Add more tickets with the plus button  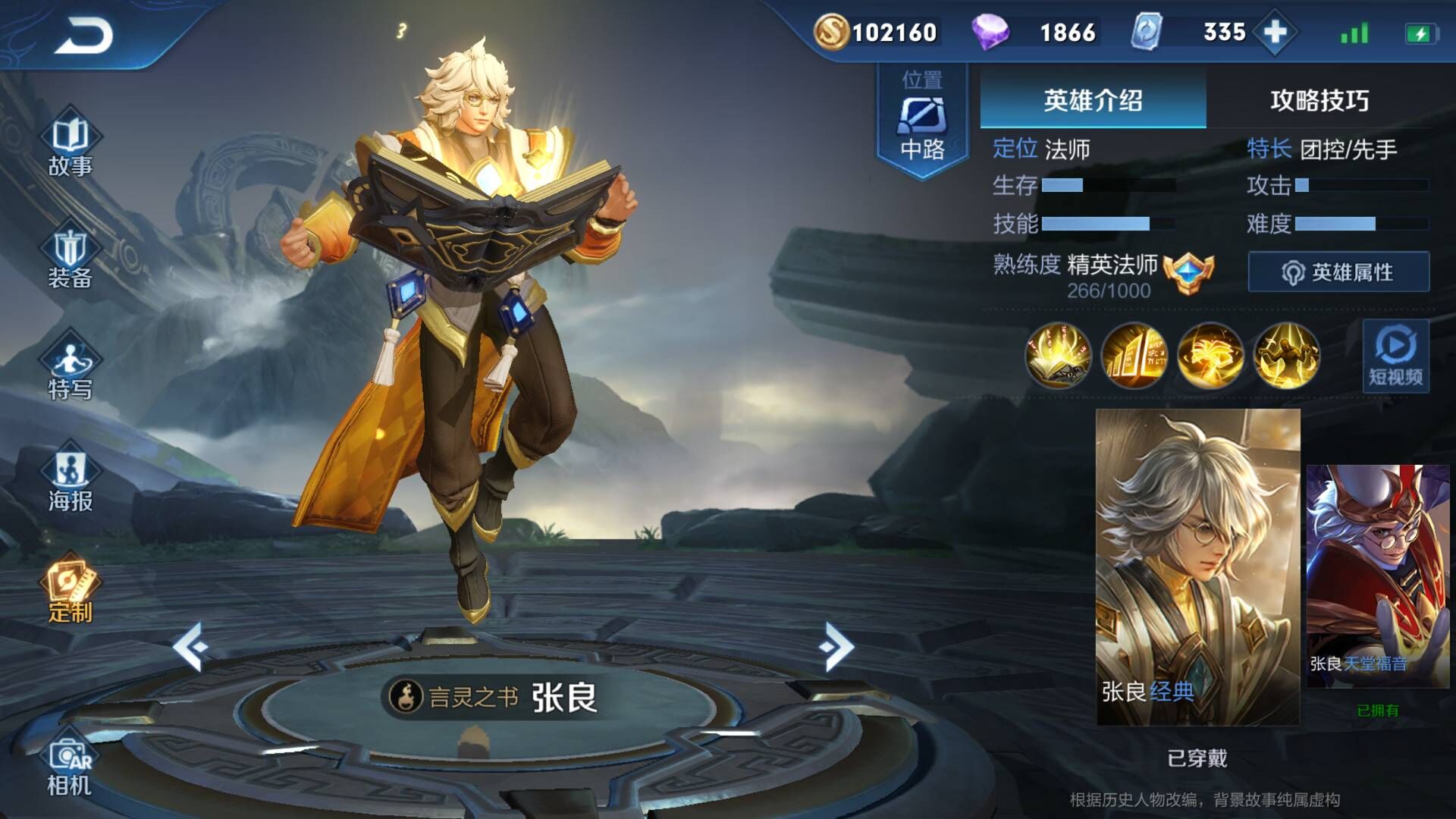[x=1276, y=32]
